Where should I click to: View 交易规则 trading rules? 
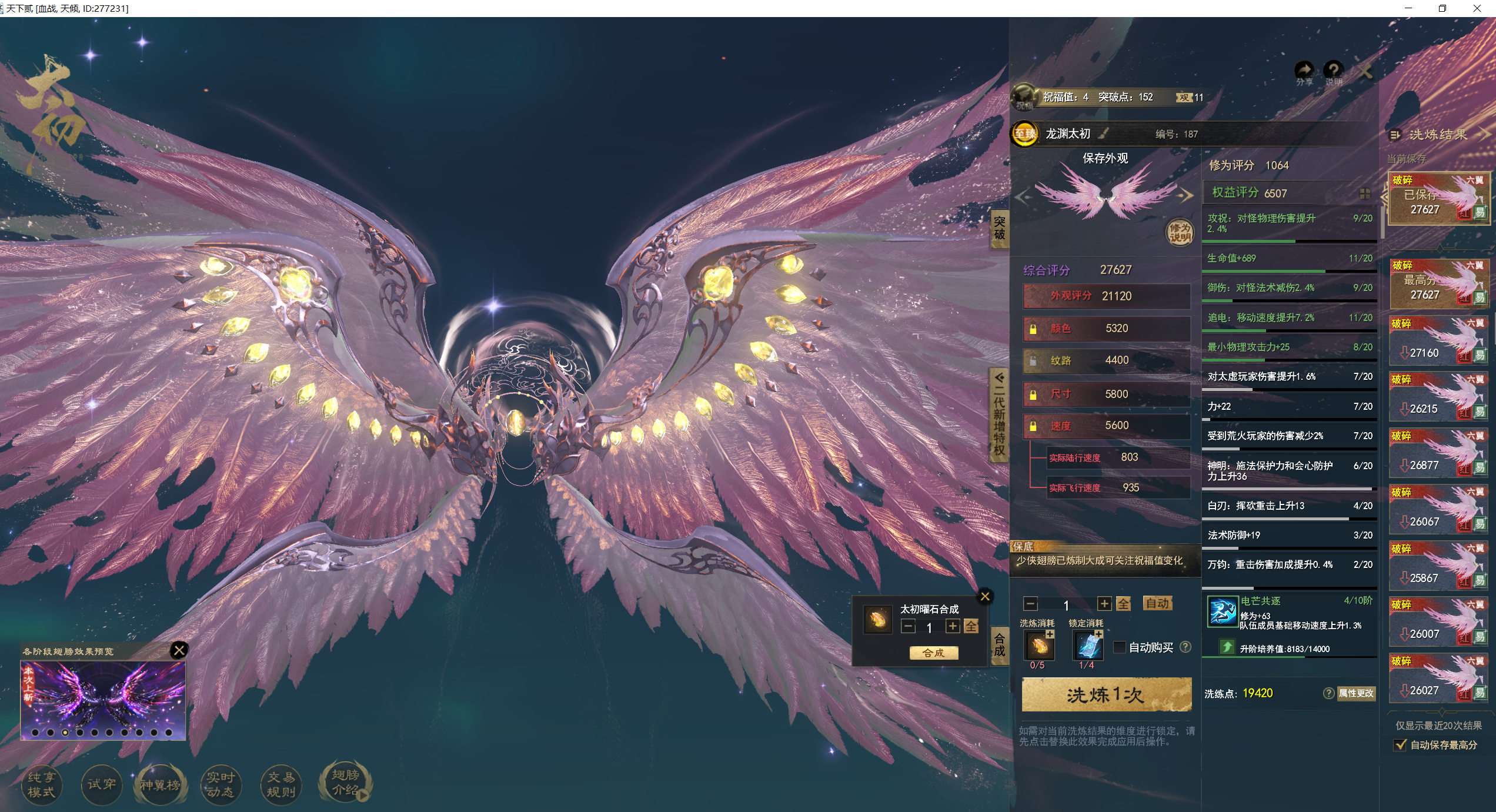(280, 784)
